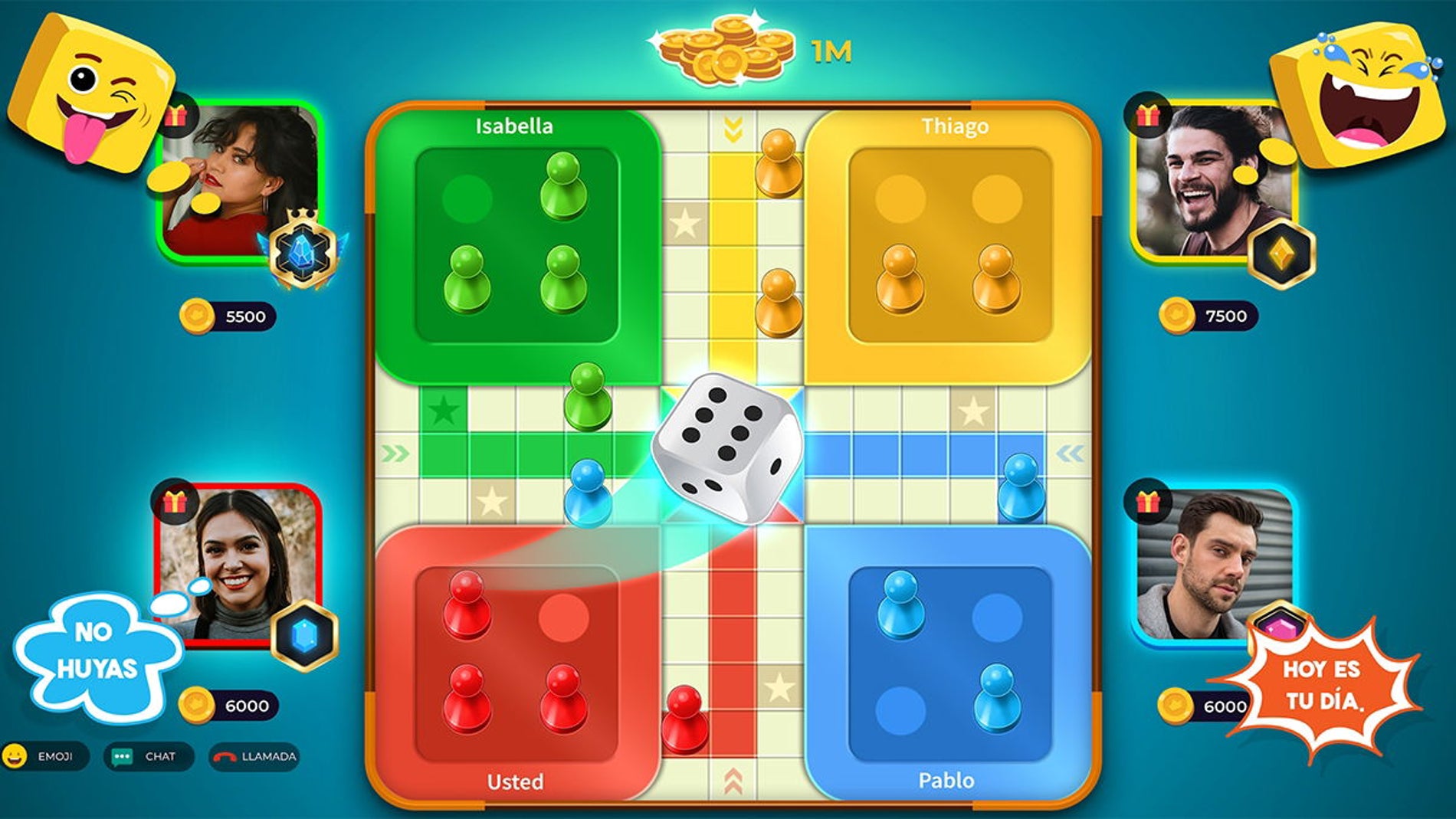This screenshot has width=1456, height=819.
Task: Select the red pawn on the red path
Action: coord(684,720)
